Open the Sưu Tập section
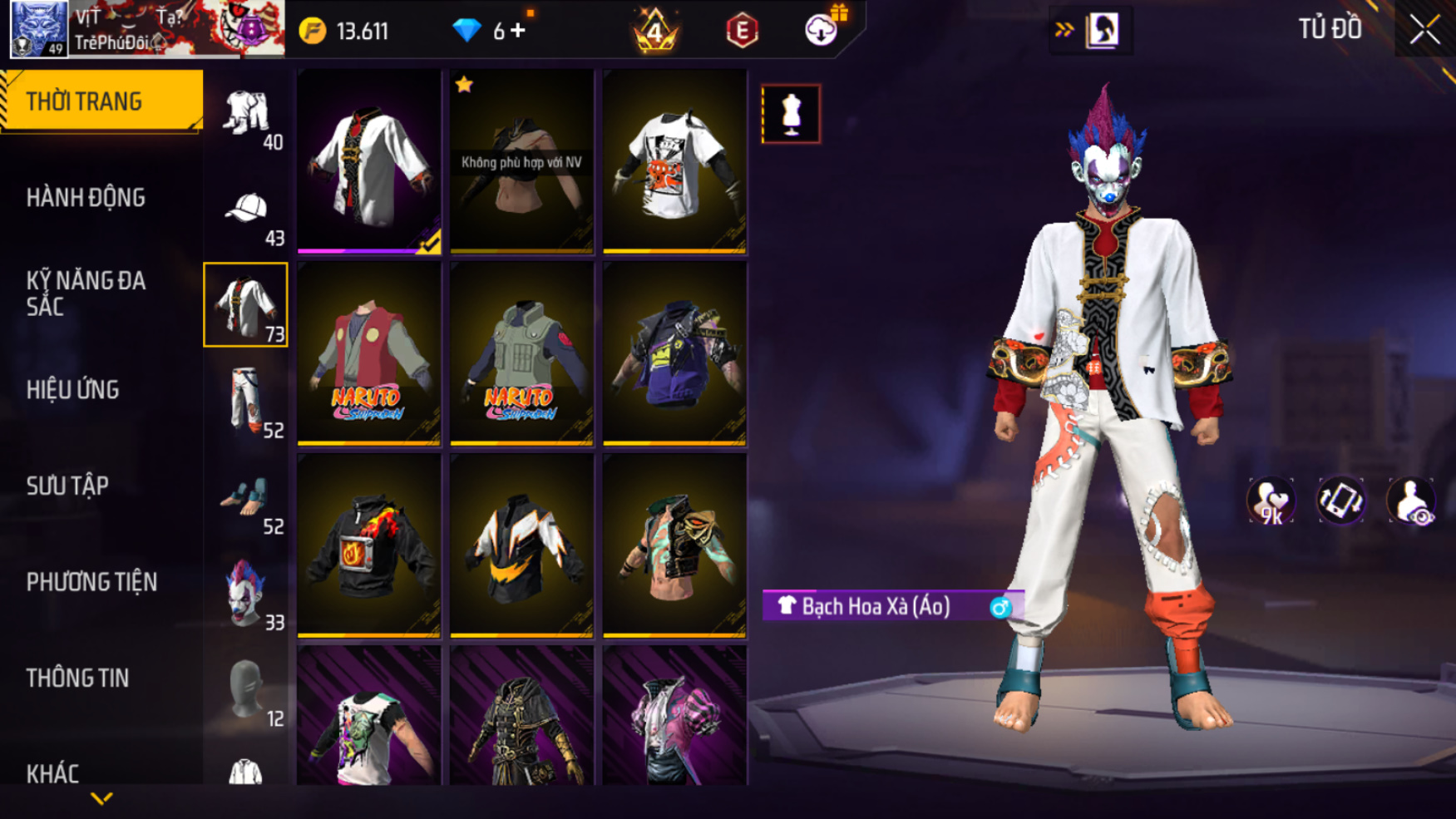 [67, 486]
